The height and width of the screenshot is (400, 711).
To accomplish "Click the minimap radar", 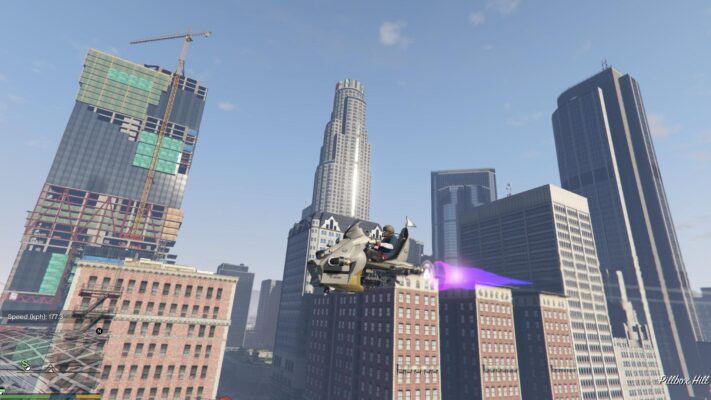I will (x=55, y=356).
